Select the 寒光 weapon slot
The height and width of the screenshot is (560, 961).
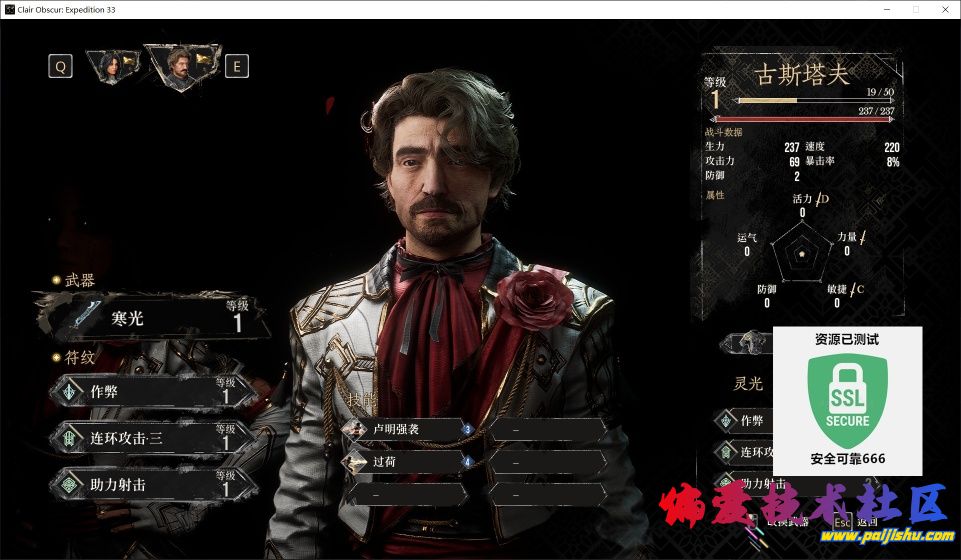(x=150, y=317)
